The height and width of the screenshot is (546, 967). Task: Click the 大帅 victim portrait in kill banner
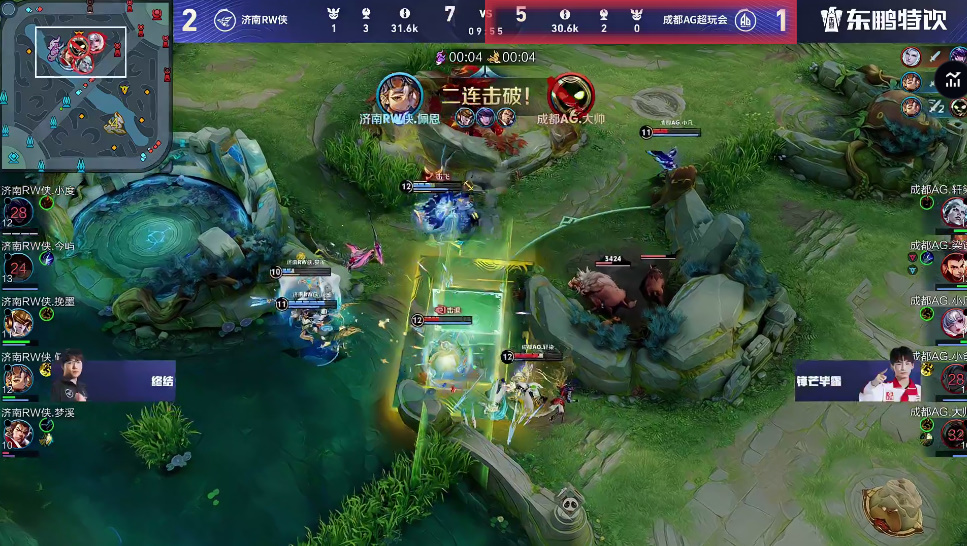pos(570,95)
